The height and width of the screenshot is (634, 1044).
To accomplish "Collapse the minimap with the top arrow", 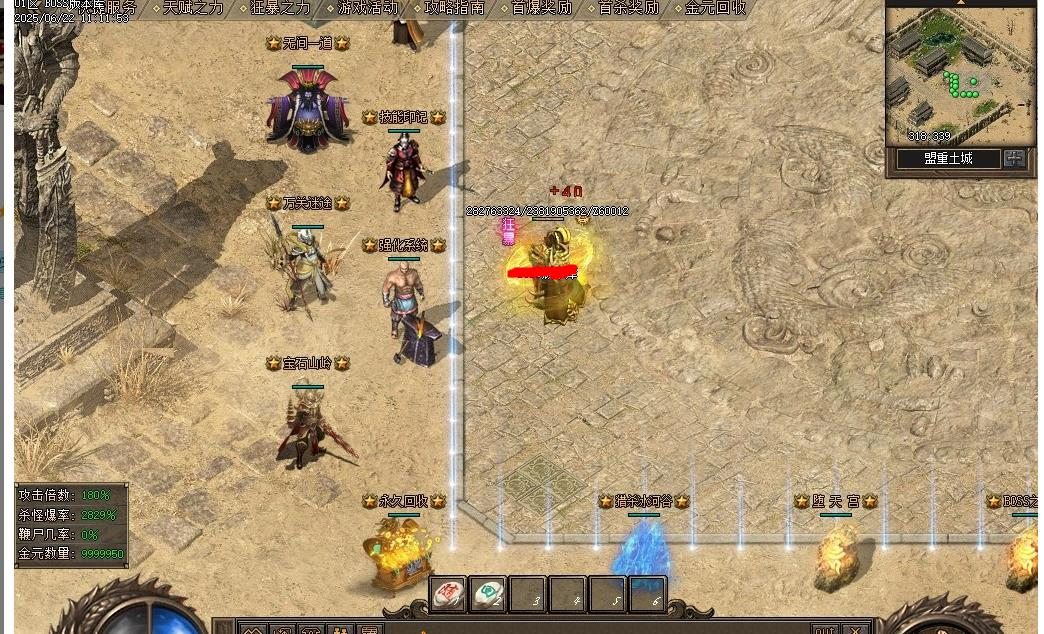I will 960,3.
